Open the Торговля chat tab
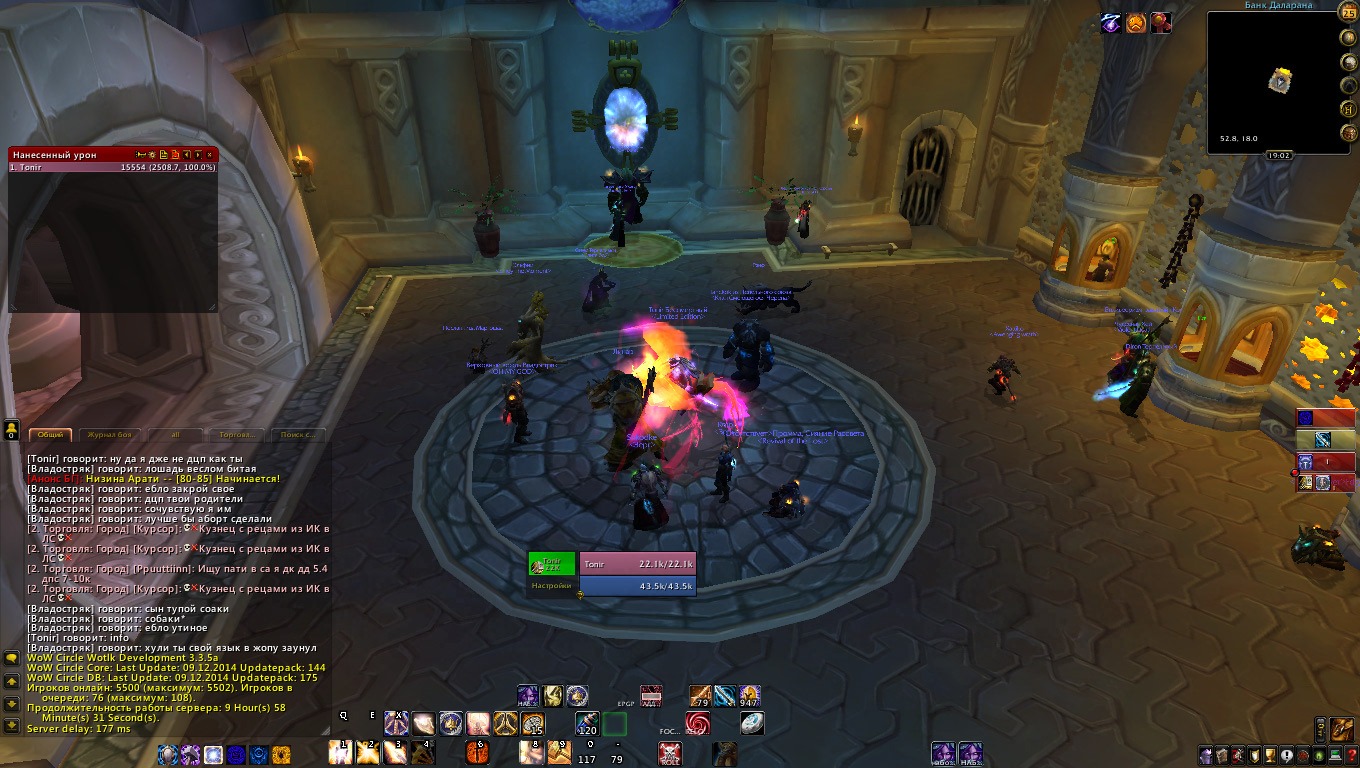The width and height of the screenshot is (1360, 768). [238, 435]
